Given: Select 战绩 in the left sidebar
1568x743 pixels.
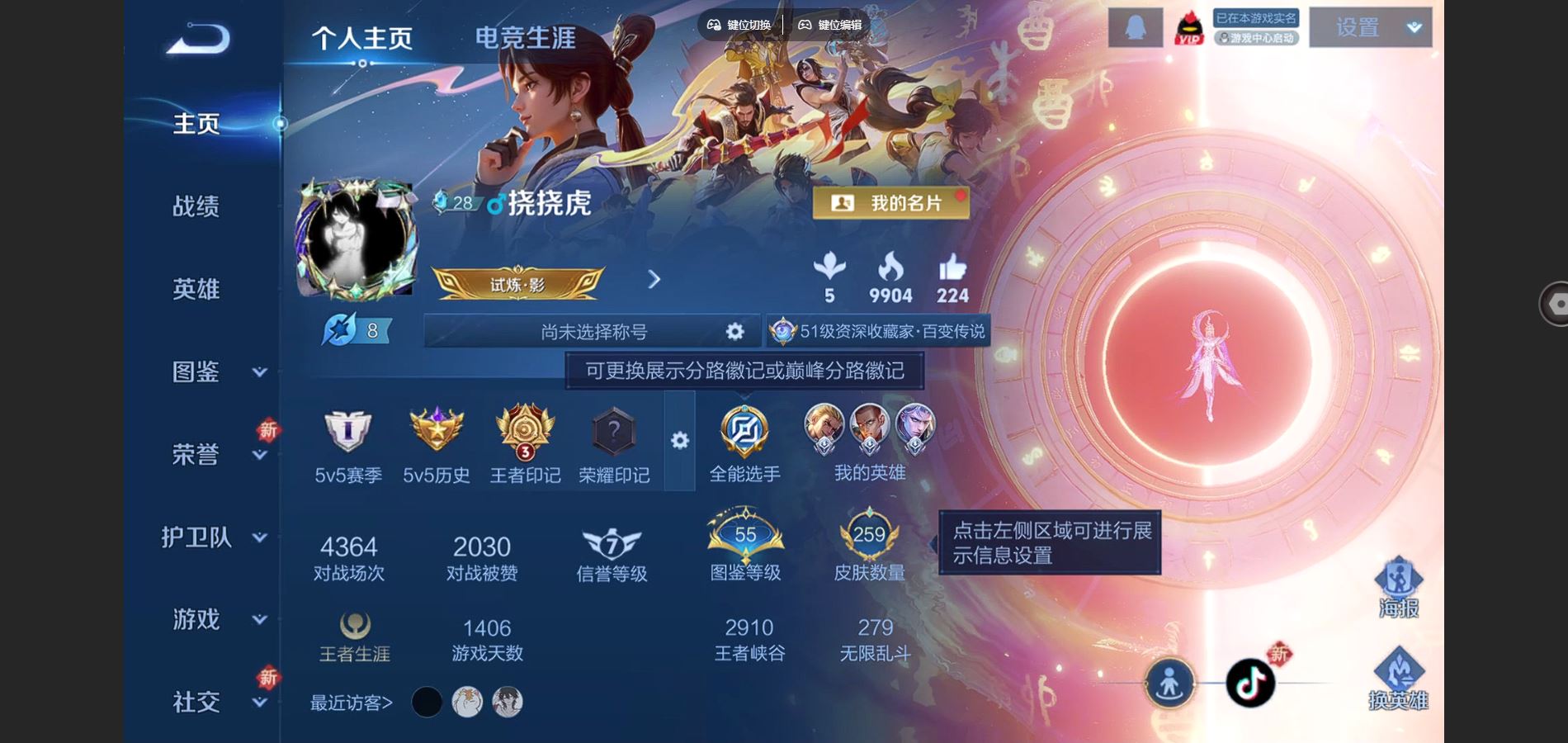Looking at the screenshot, I should pos(196,206).
